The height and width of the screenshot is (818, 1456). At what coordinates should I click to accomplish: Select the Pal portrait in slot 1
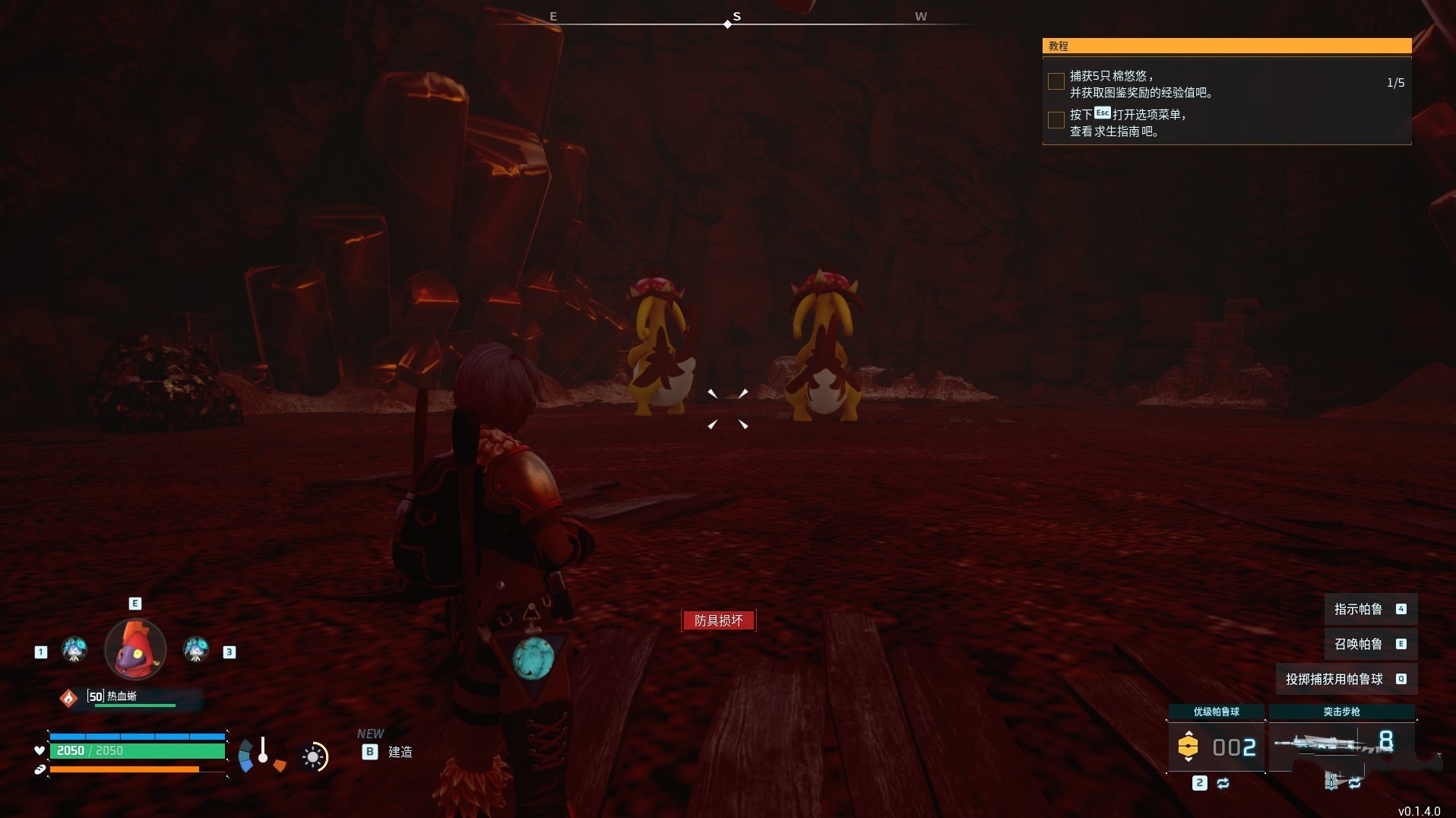pos(74,650)
